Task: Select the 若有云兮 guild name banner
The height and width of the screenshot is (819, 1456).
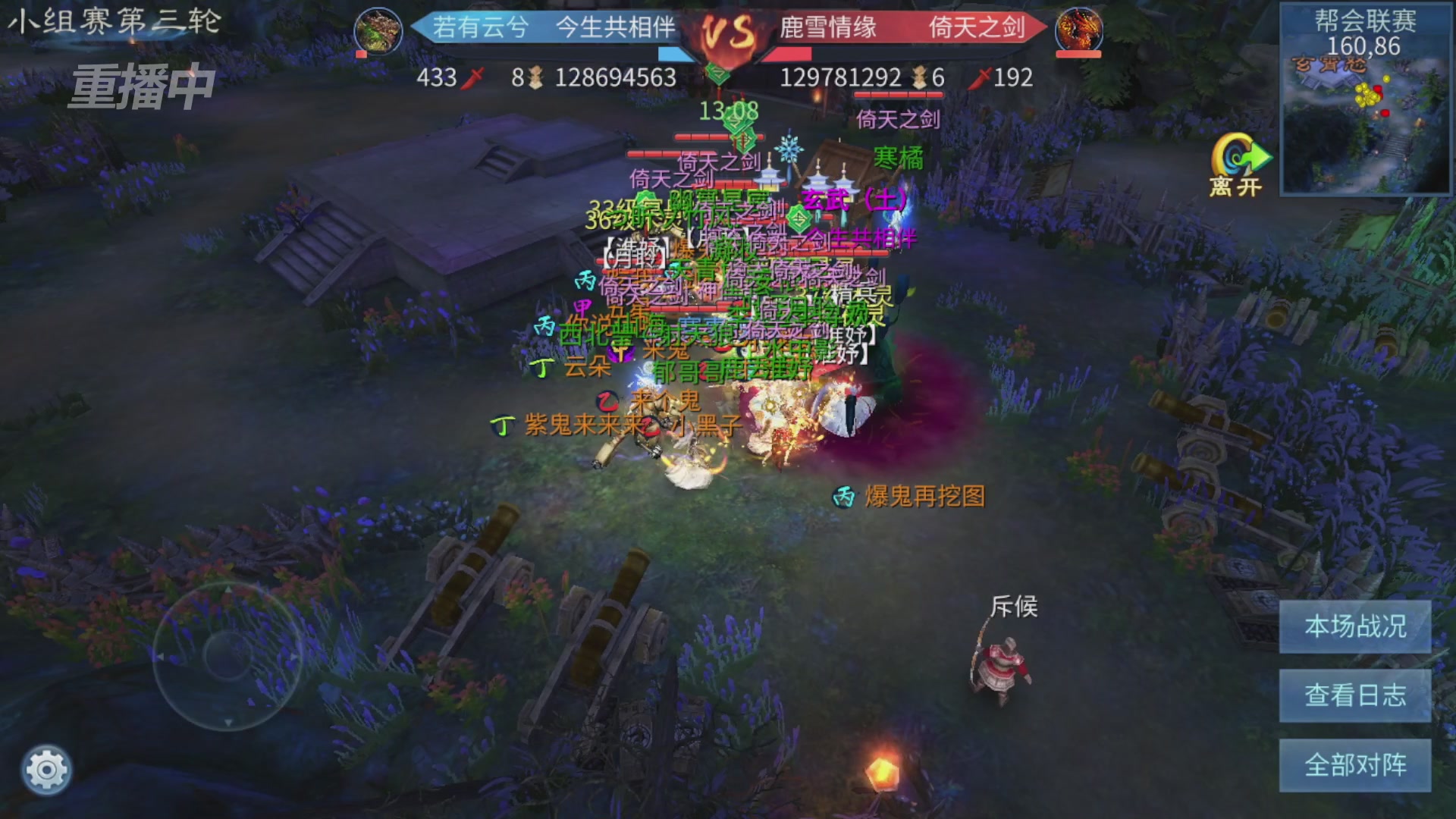Action: click(x=479, y=30)
